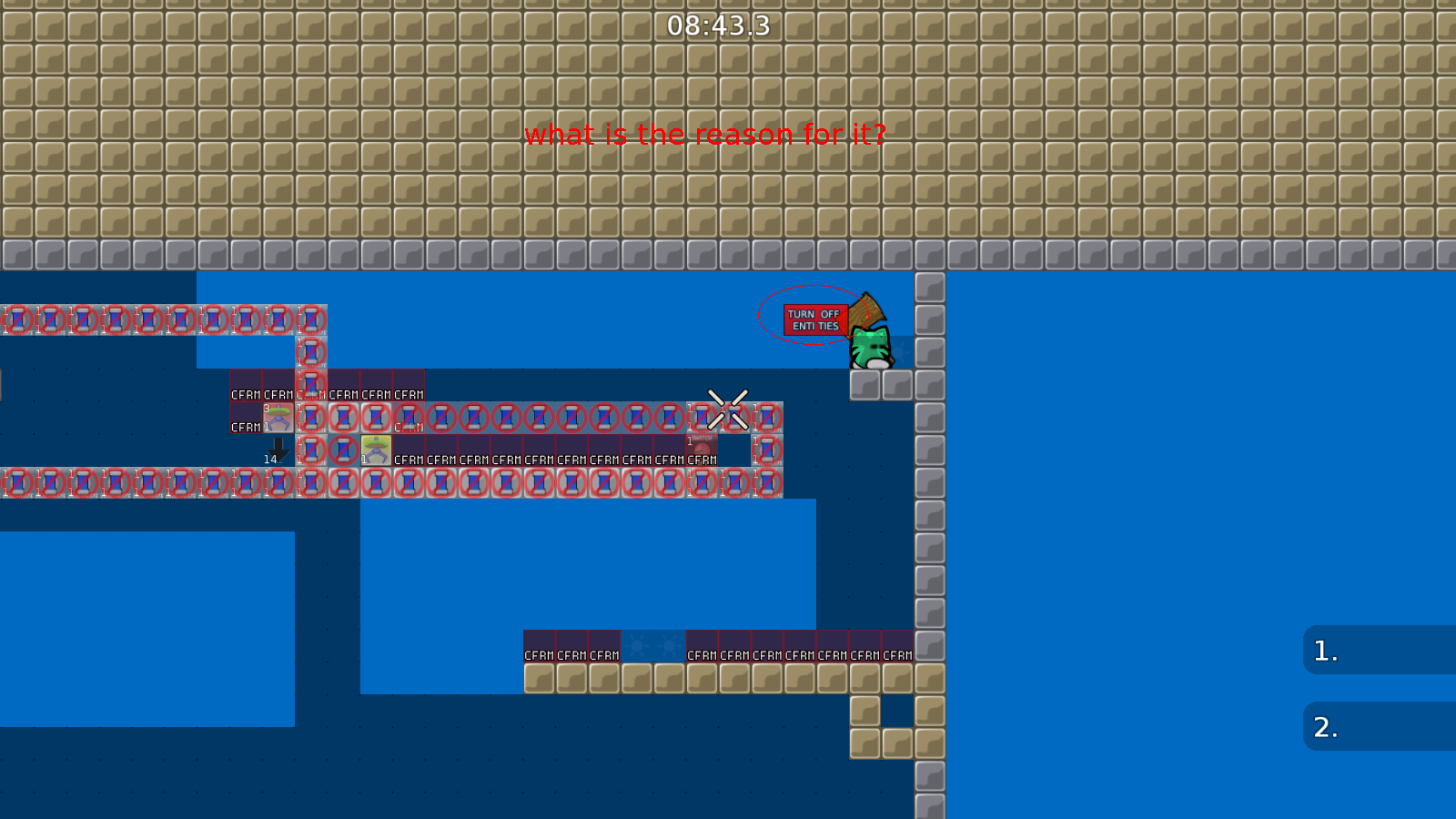
Task: Click the leftmost crossed-out hourglass icon
Action: pyautogui.click(x=15, y=318)
